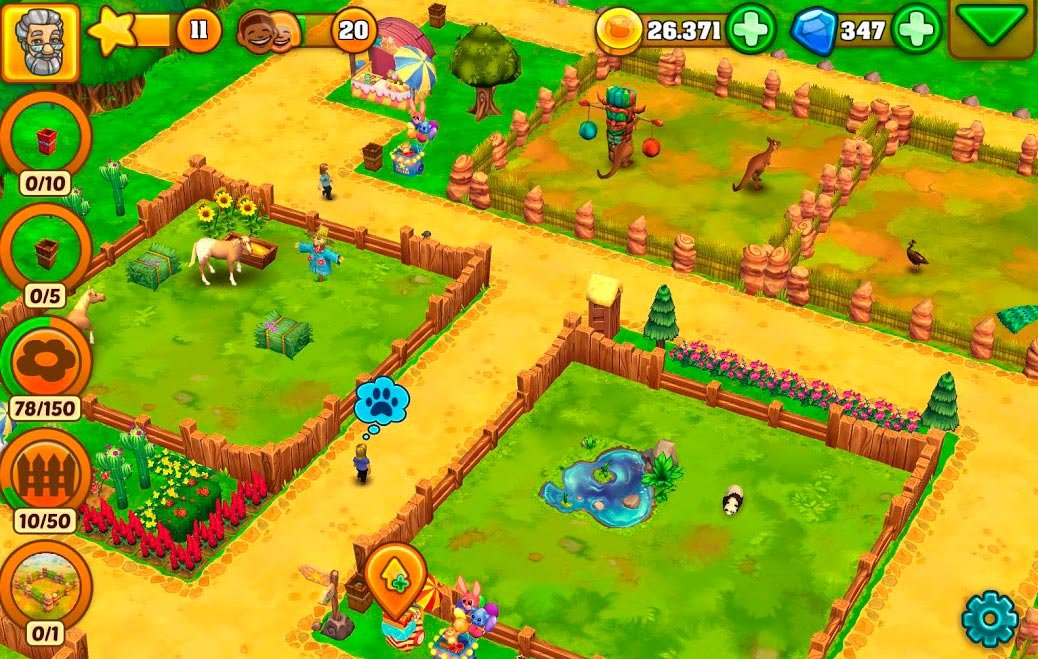Screen dimensions: 1038x659
Task: Open the visitor happiness faces icon
Action: coord(270,32)
